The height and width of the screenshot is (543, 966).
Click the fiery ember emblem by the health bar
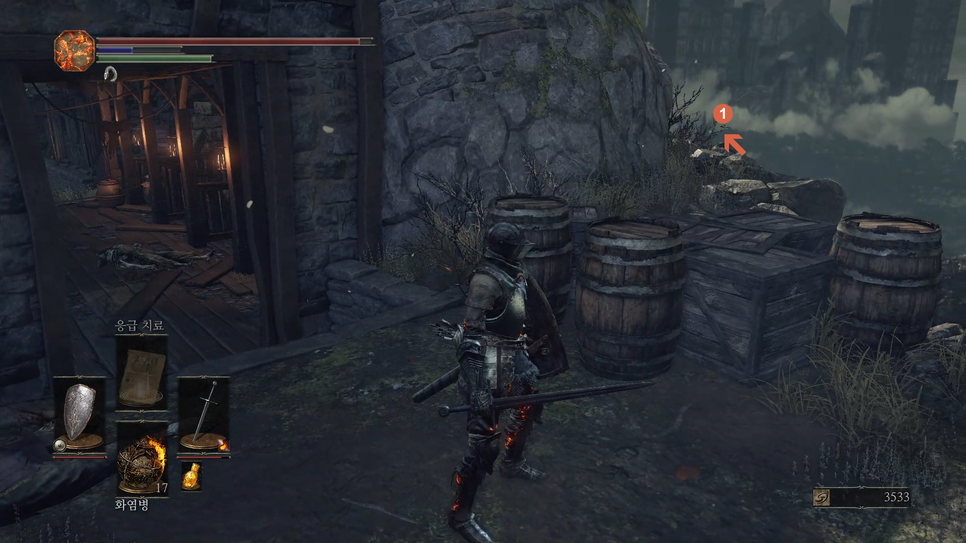point(74,50)
